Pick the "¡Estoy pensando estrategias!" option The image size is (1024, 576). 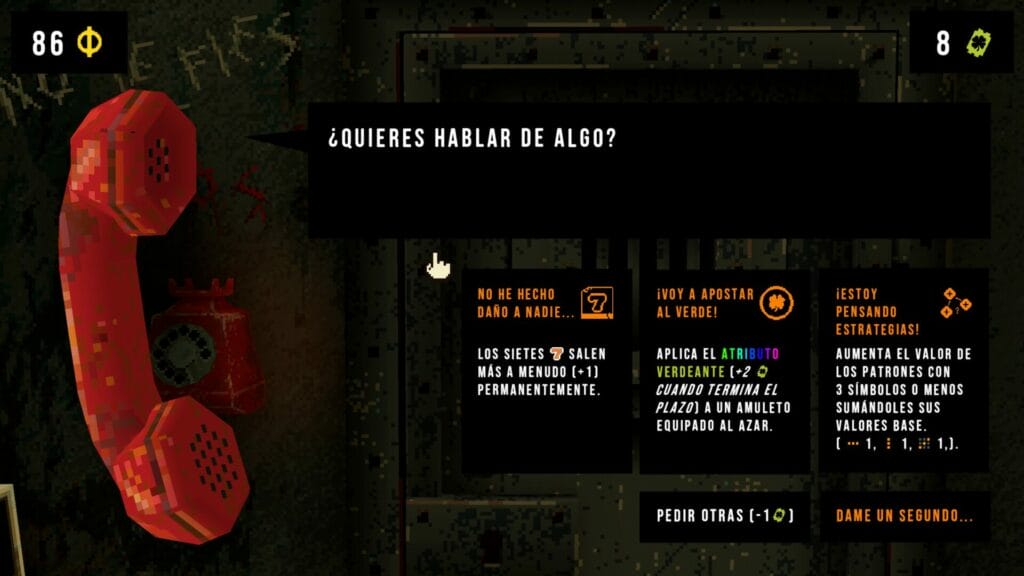pyautogui.click(x=903, y=370)
